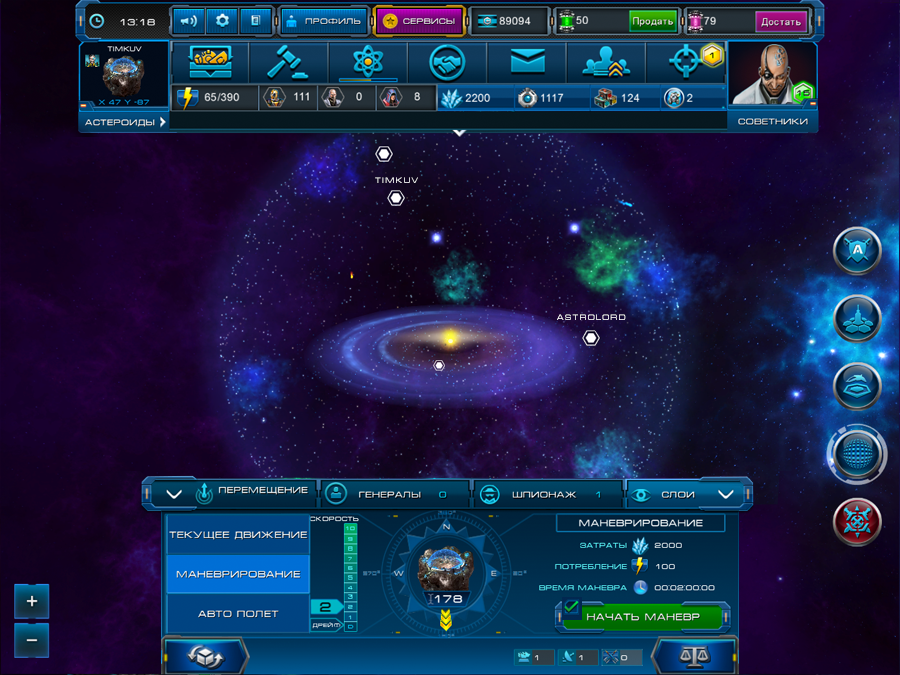Open the Профиль menu
This screenshot has width=900, height=675.
324,21
